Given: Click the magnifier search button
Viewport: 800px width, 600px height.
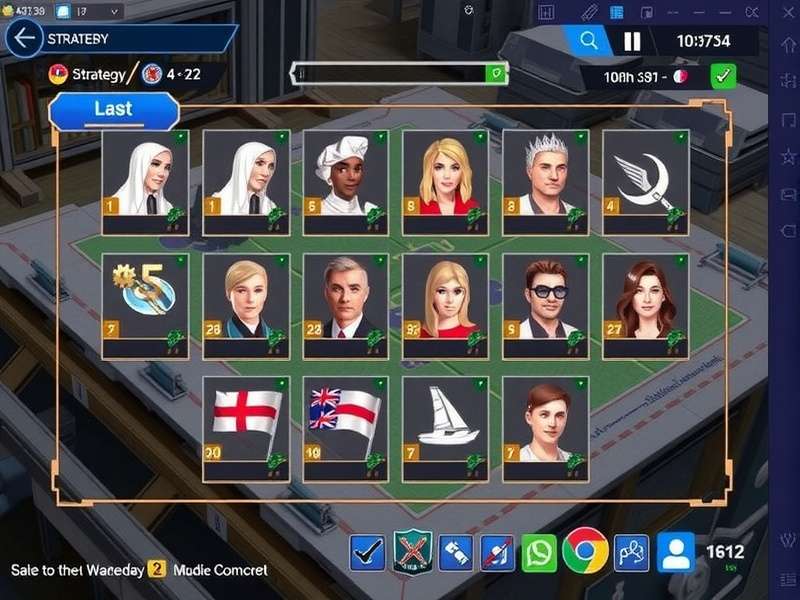Looking at the screenshot, I should pyautogui.click(x=588, y=41).
